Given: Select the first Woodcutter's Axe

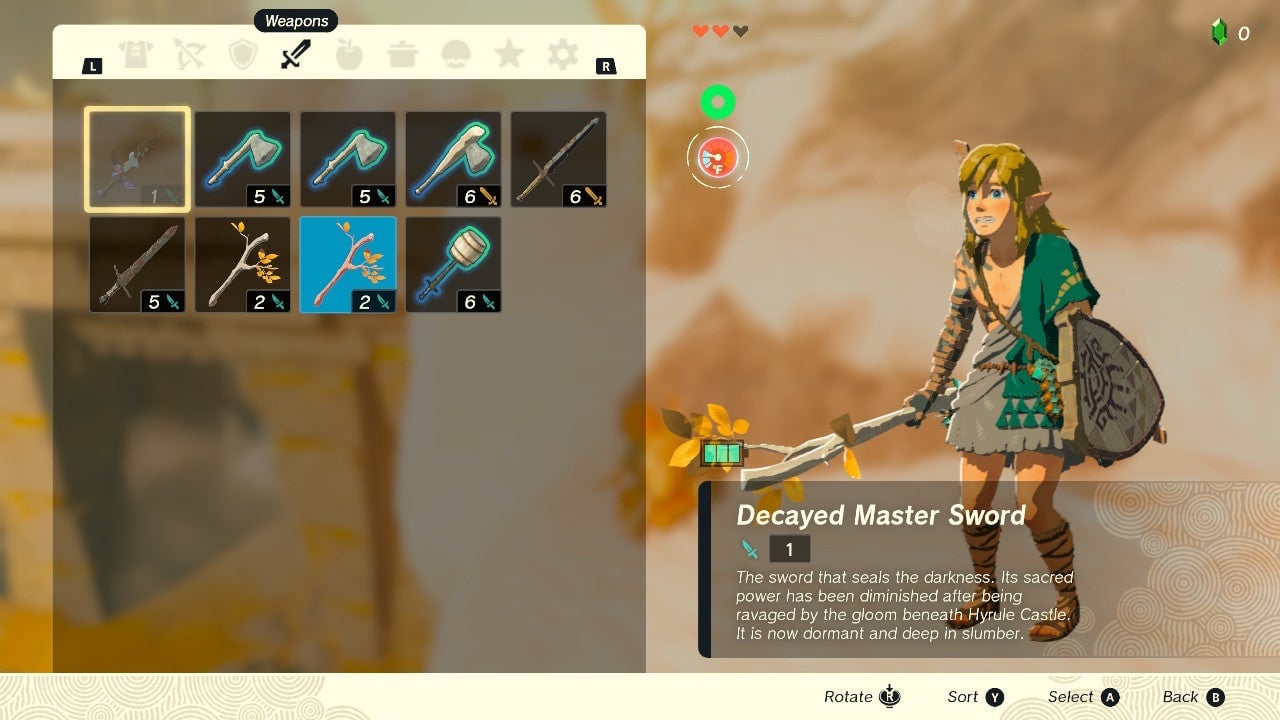Looking at the screenshot, I should [x=242, y=158].
